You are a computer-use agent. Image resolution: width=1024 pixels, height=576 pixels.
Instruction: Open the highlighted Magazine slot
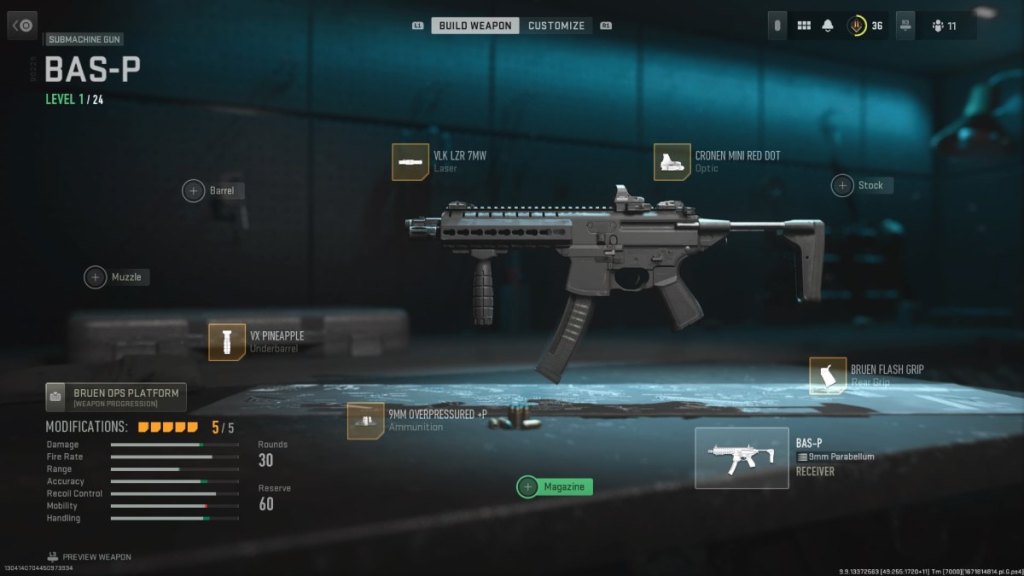(528, 487)
